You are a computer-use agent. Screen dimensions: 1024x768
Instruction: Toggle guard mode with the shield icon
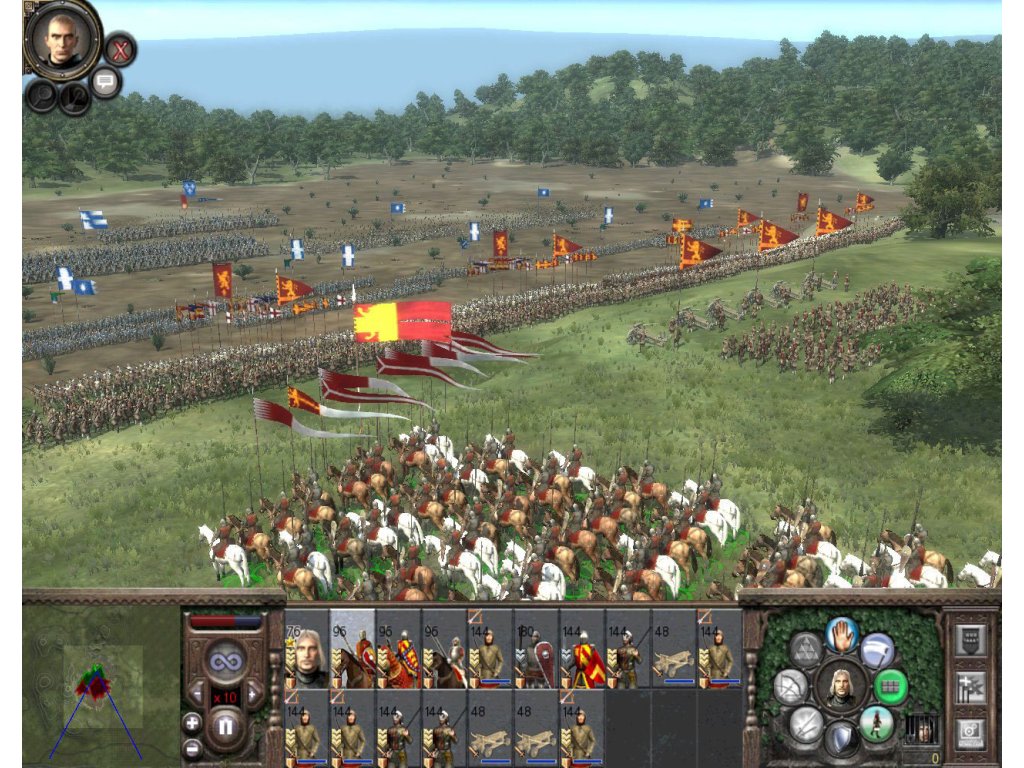(x=842, y=739)
